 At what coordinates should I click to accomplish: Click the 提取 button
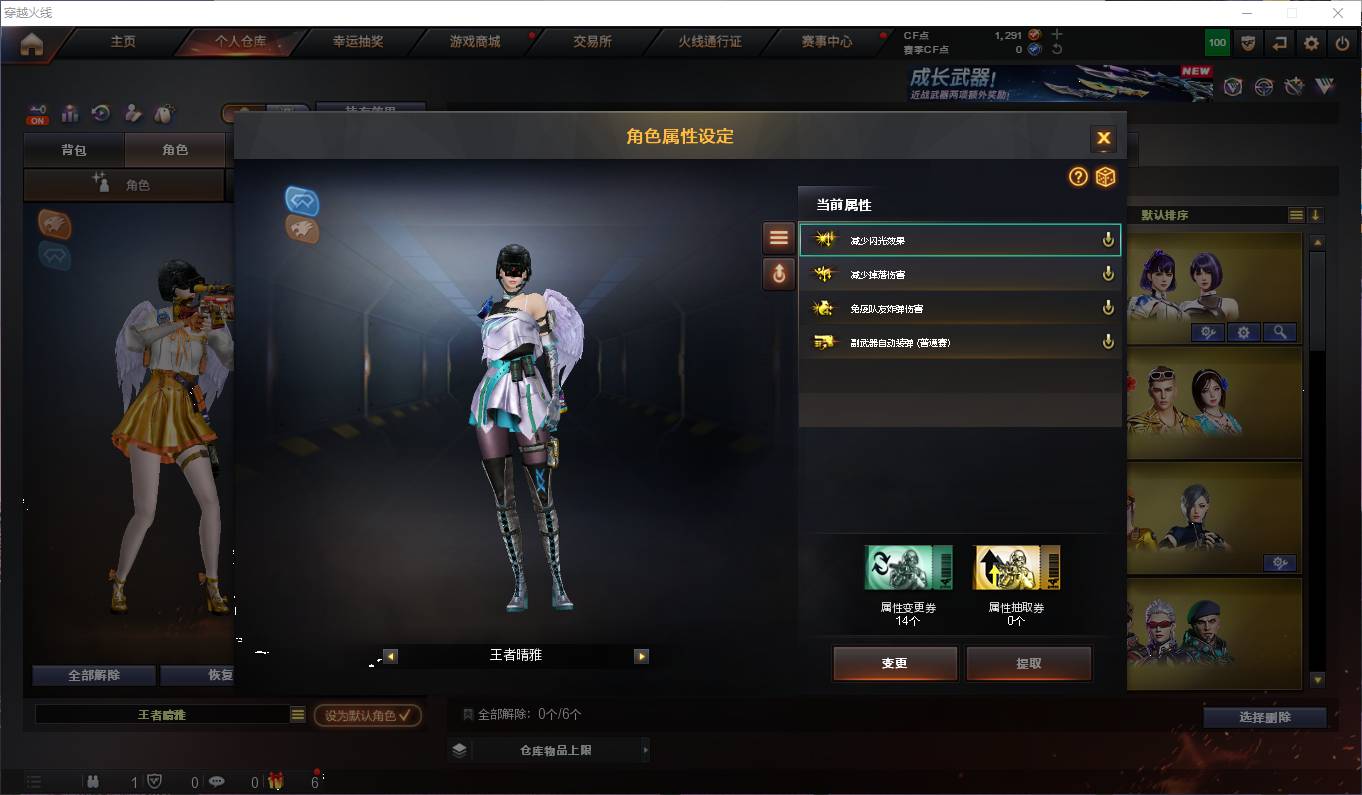click(x=1028, y=663)
